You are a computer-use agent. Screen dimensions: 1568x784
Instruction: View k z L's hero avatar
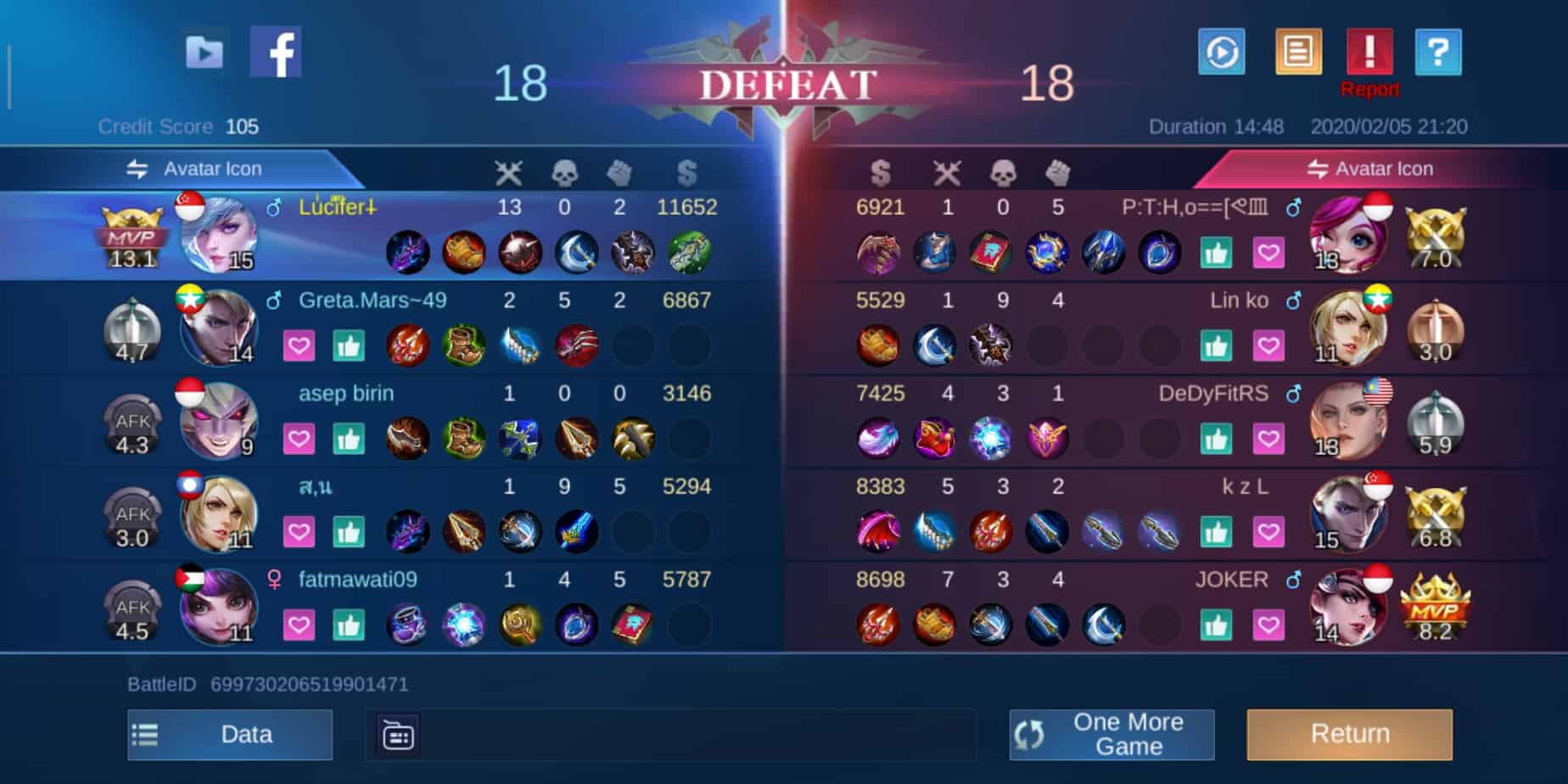(1349, 514)
